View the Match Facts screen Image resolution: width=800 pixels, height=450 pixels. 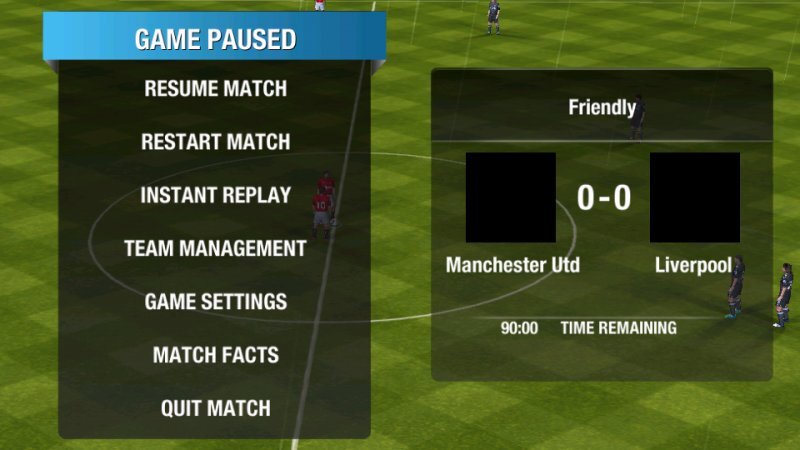coord(215,355)
